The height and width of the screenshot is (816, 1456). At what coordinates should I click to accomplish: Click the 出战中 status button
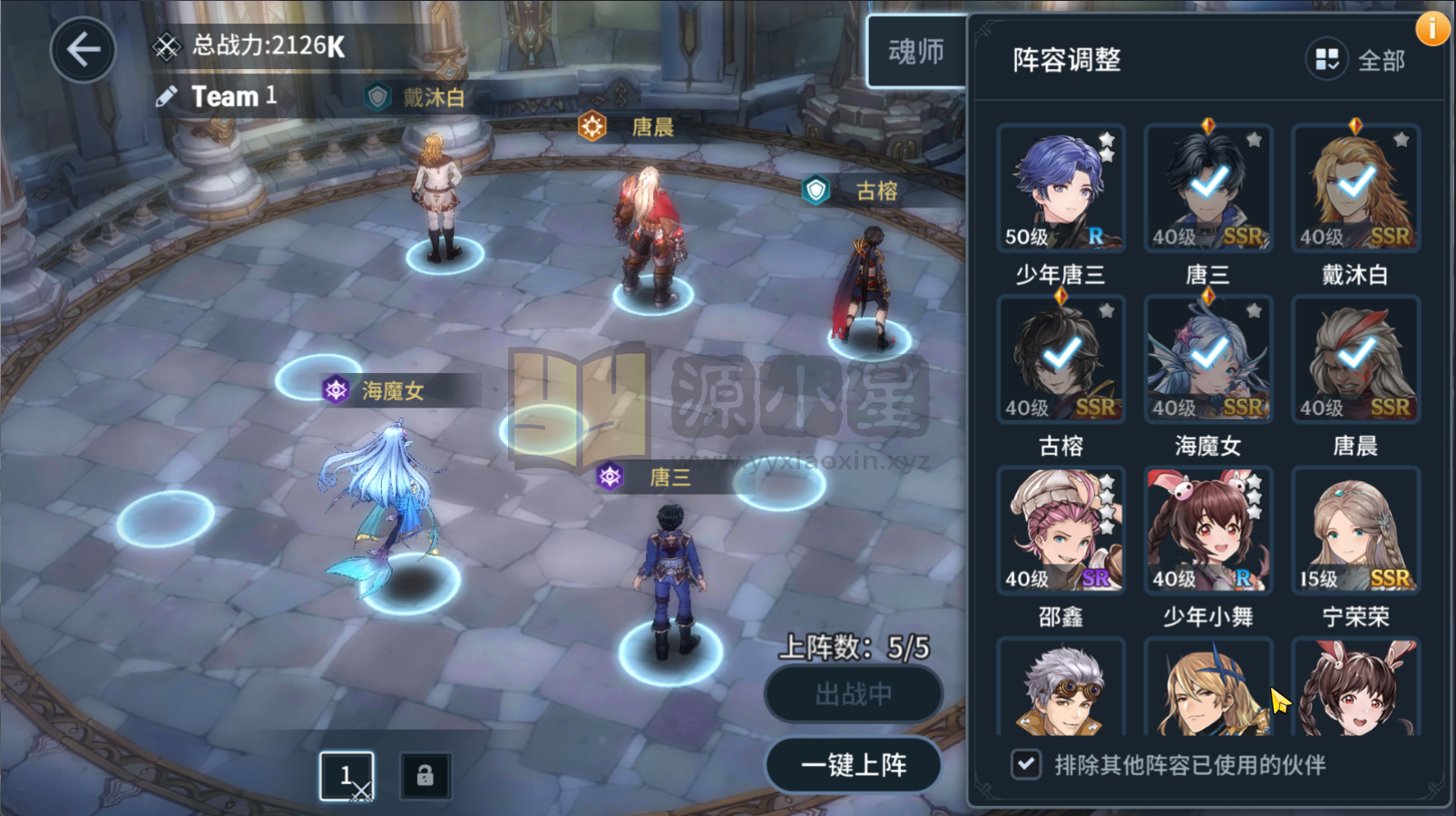point(853,693)
